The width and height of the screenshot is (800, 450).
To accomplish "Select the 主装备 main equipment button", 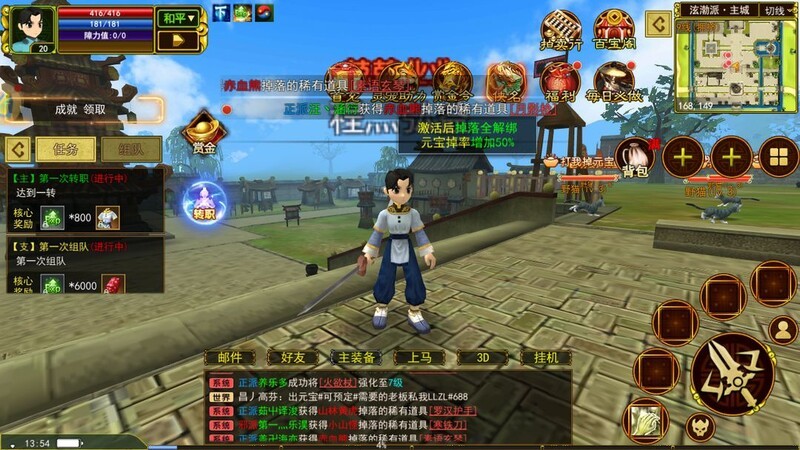I will pos(356,357).
